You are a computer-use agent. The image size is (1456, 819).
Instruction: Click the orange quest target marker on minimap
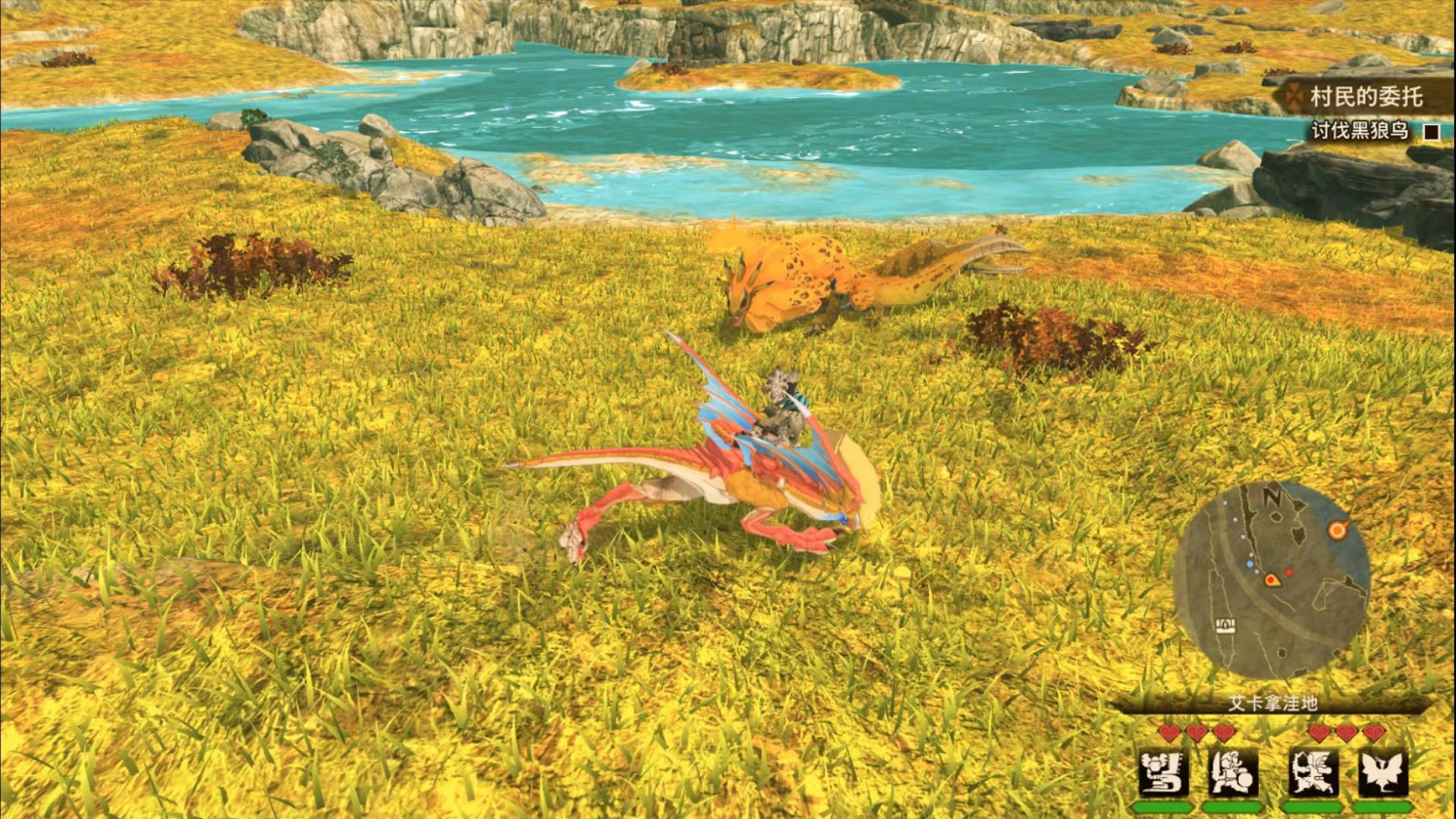click(1337, 529)
